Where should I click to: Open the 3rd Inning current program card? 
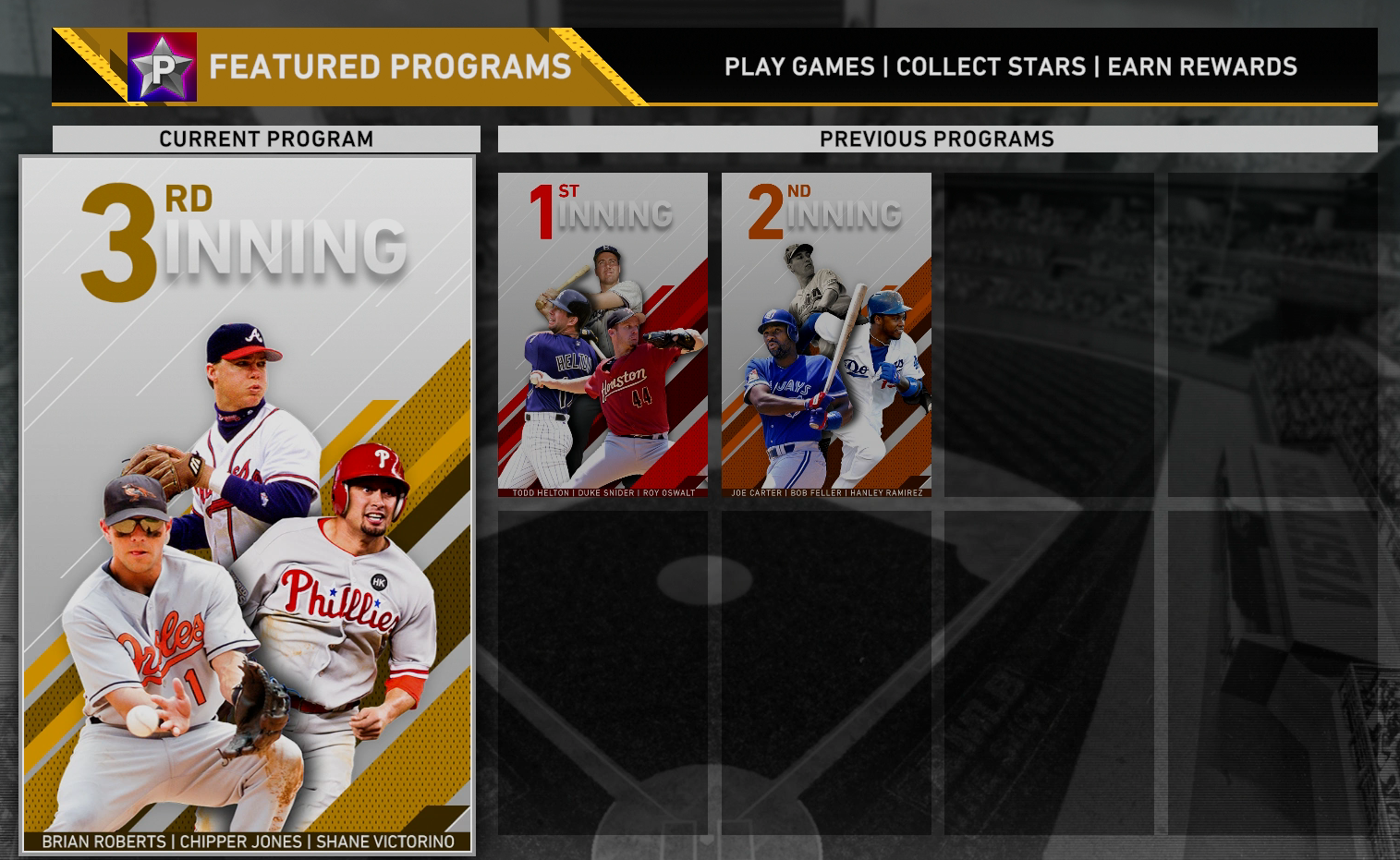click(247, 503)
